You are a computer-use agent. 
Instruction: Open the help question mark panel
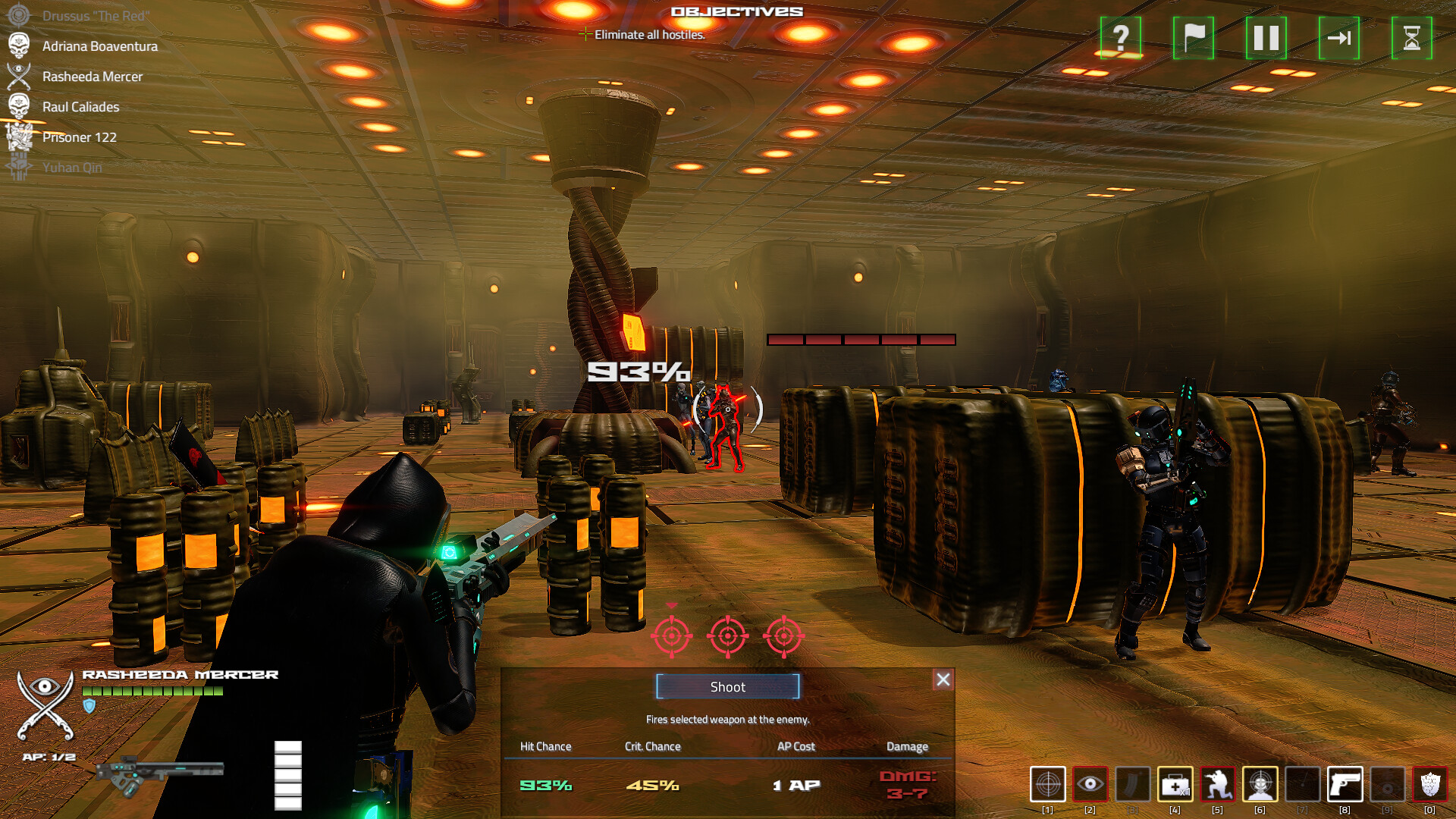(x=1119, y=37)
